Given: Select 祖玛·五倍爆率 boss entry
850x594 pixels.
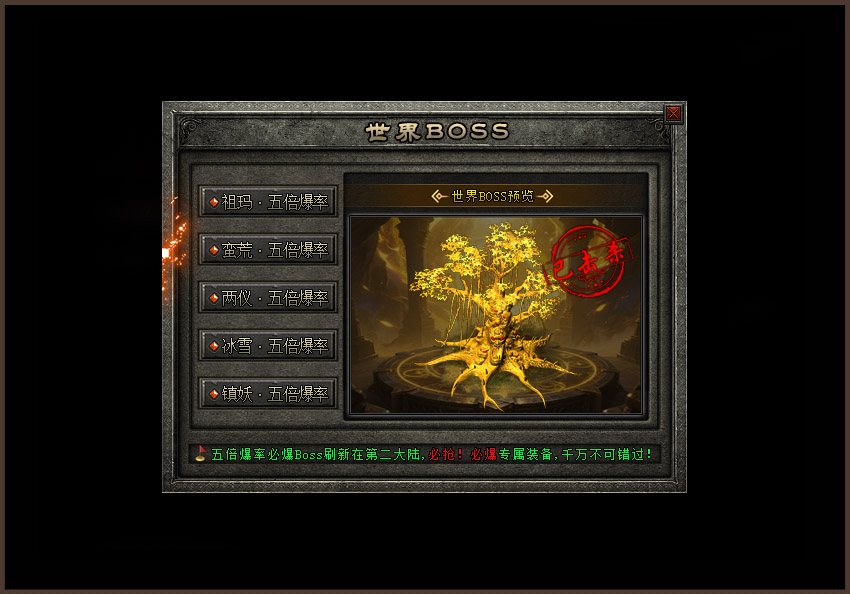Looking at the screenshot, I should click(x=268, y=201).
